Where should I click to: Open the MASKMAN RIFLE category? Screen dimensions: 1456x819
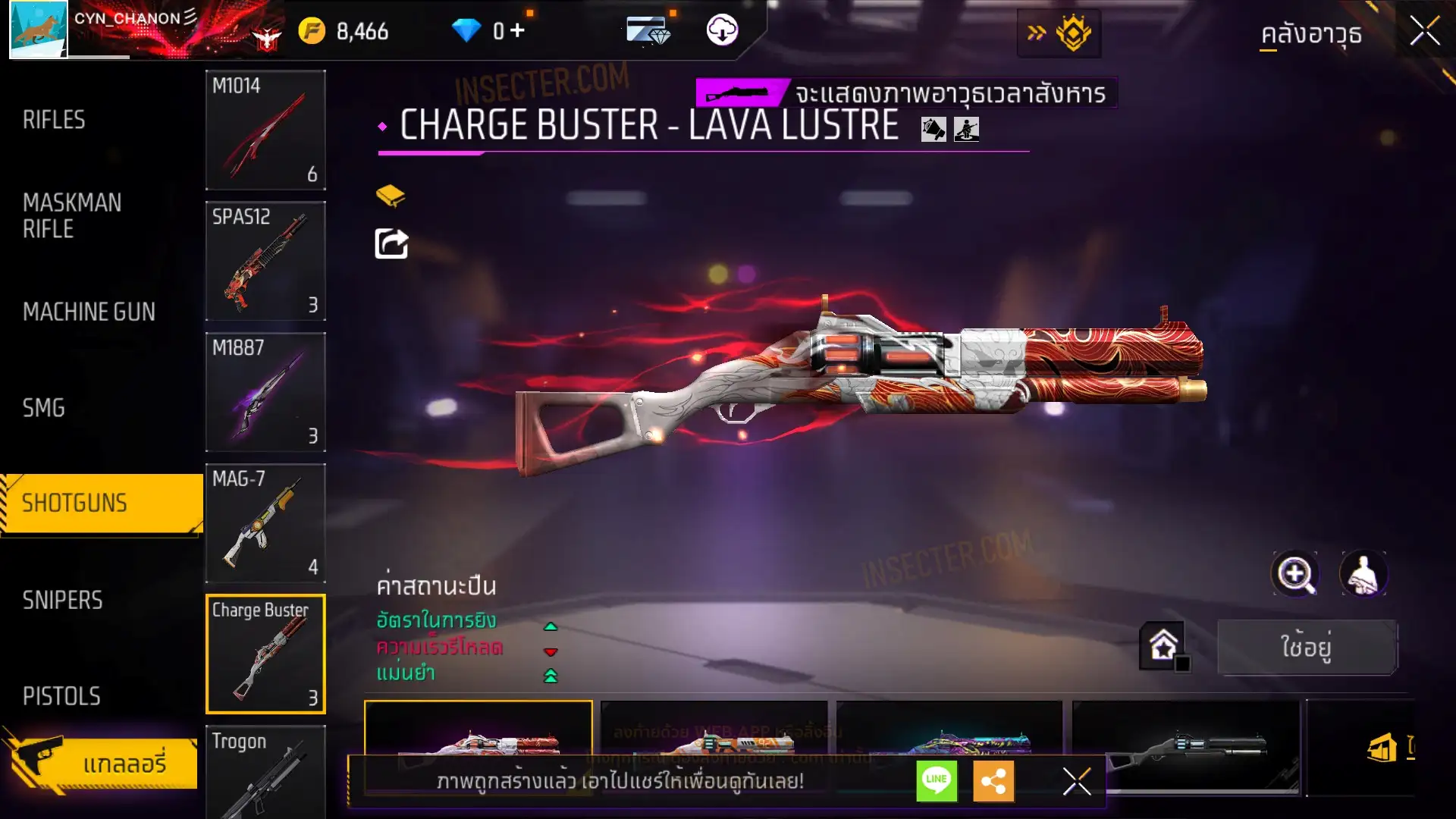click(72, 216)
